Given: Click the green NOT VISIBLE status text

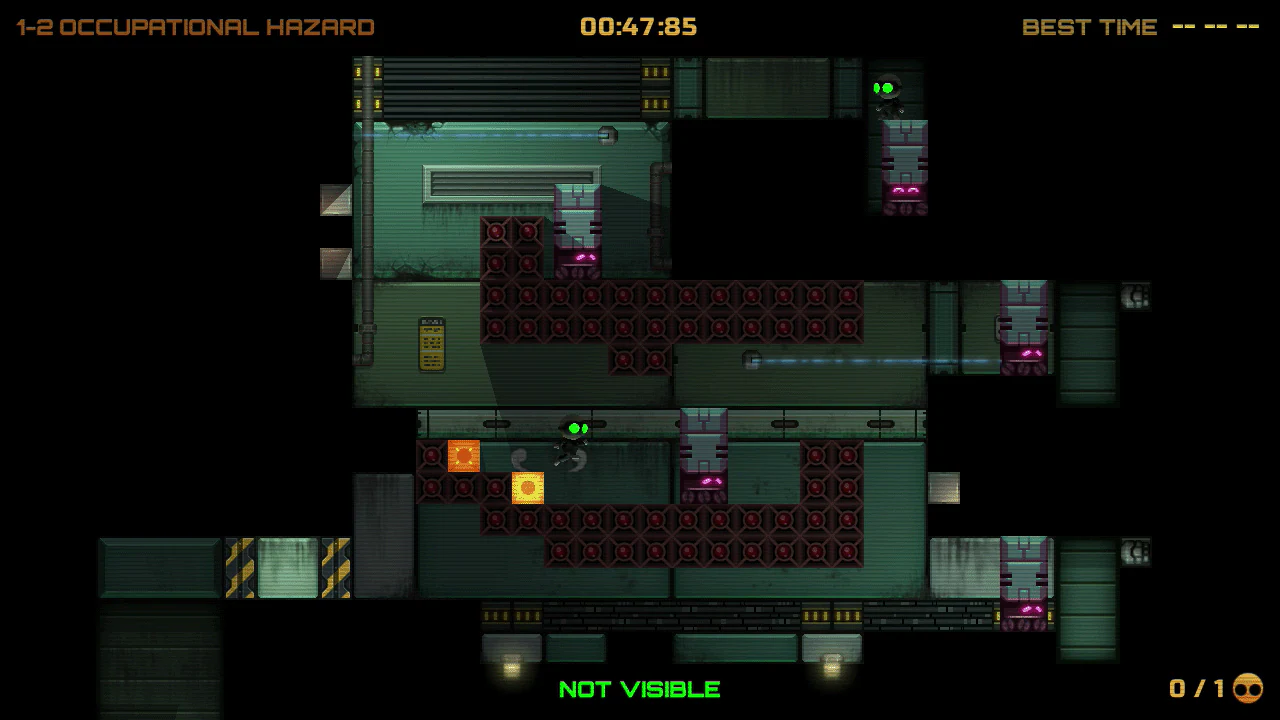Looking at the screenshot, I should 639,689.
